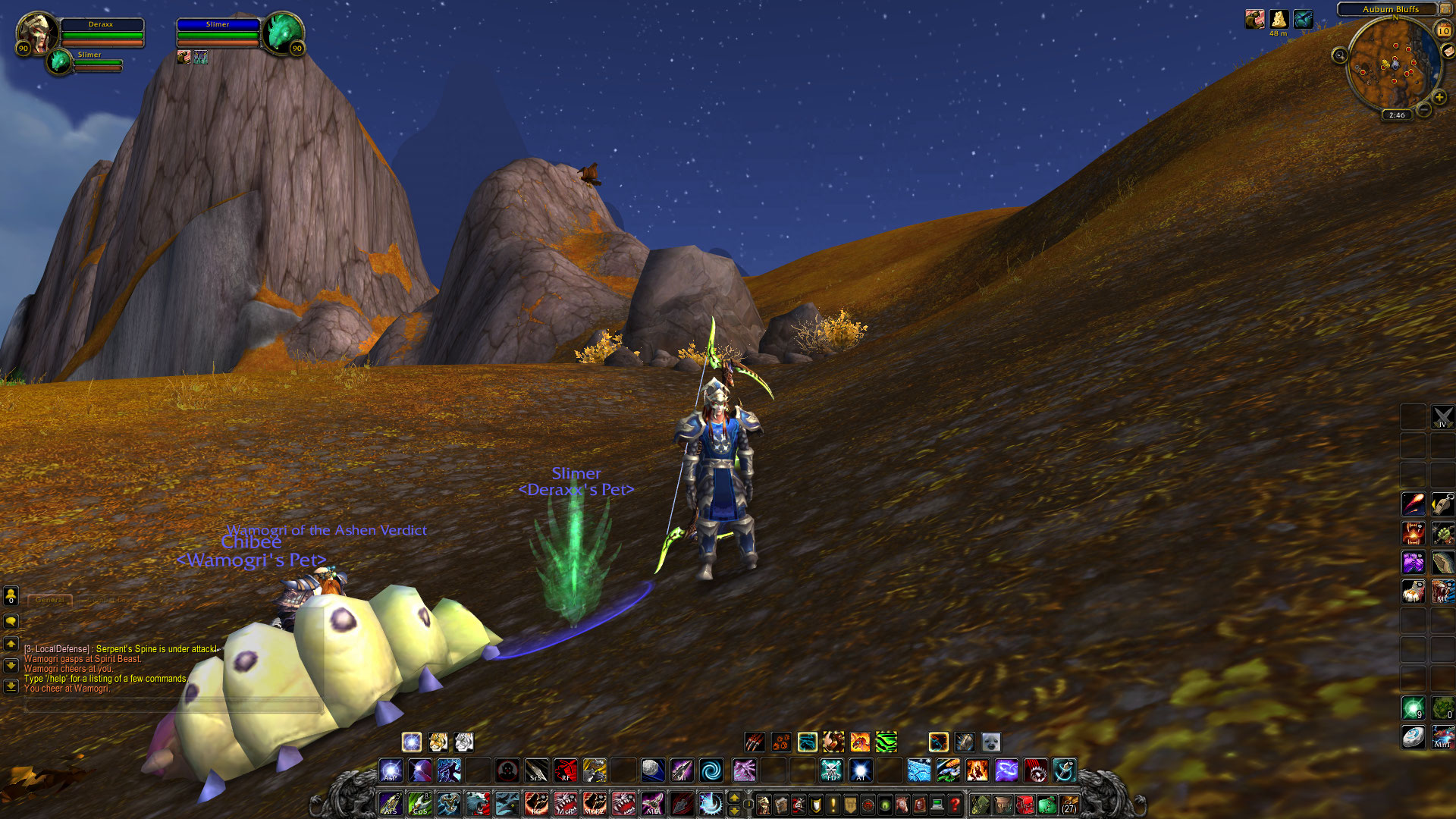Open the General chat tab
This screenshot has width=1456, height=819.
tap(50, 600)
